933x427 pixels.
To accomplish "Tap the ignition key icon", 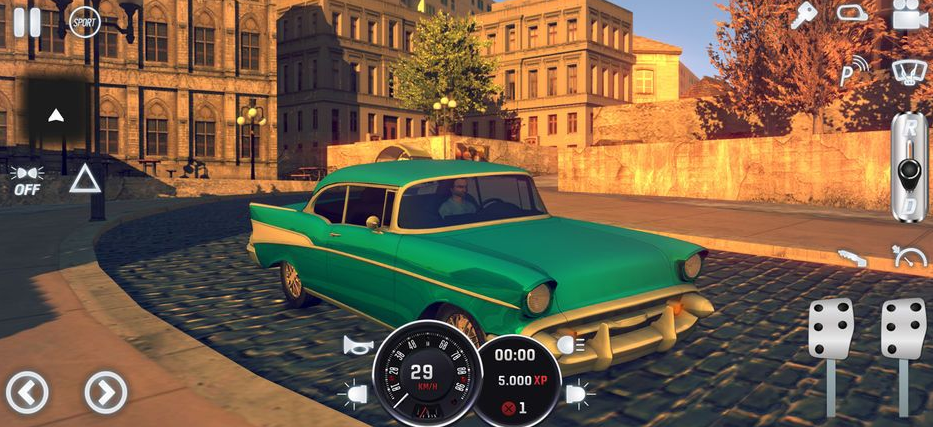I will (x=803, y=15).
